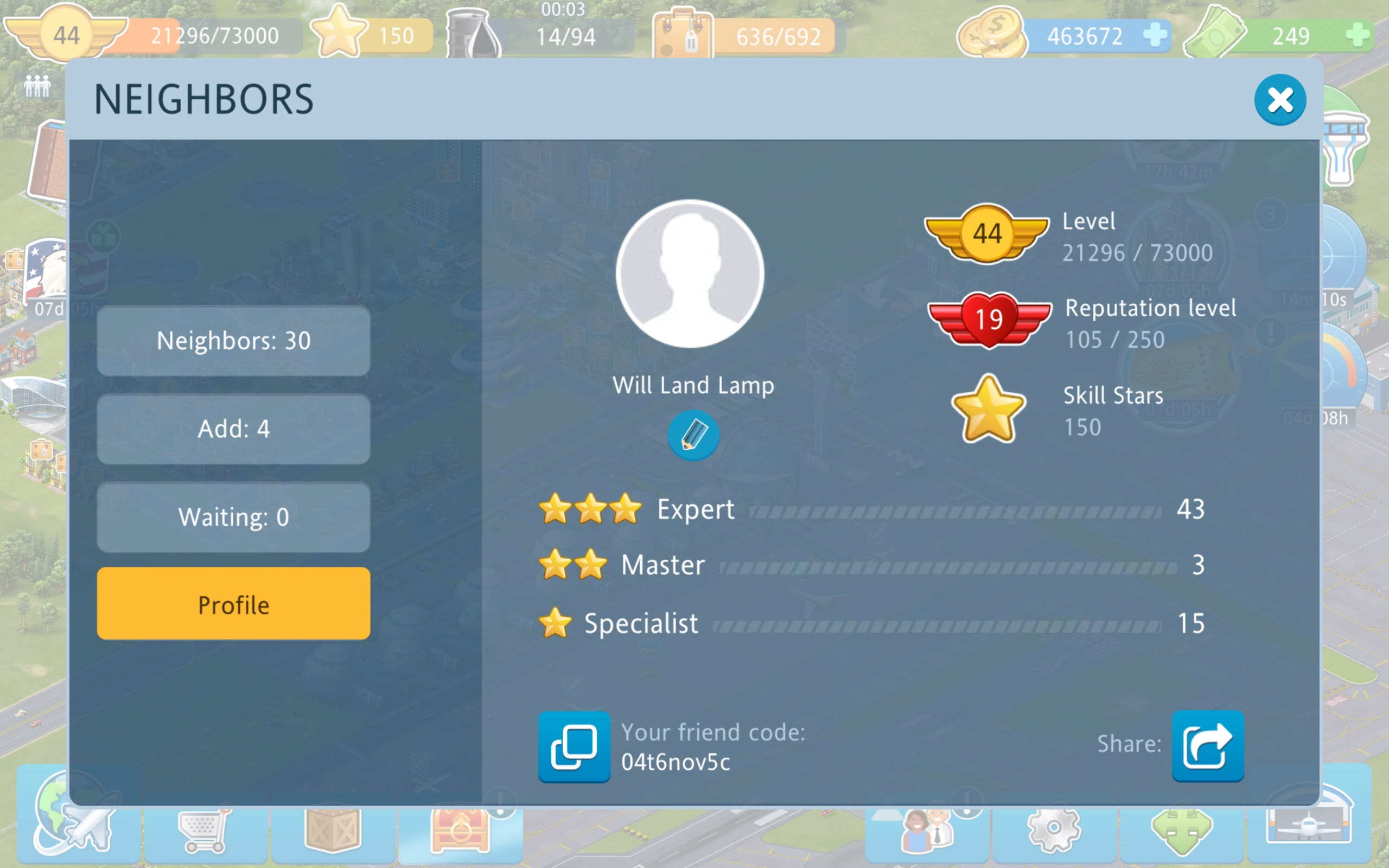Open the shopping cart store
The image size is (1389, 868).
(x=205, y=829)
